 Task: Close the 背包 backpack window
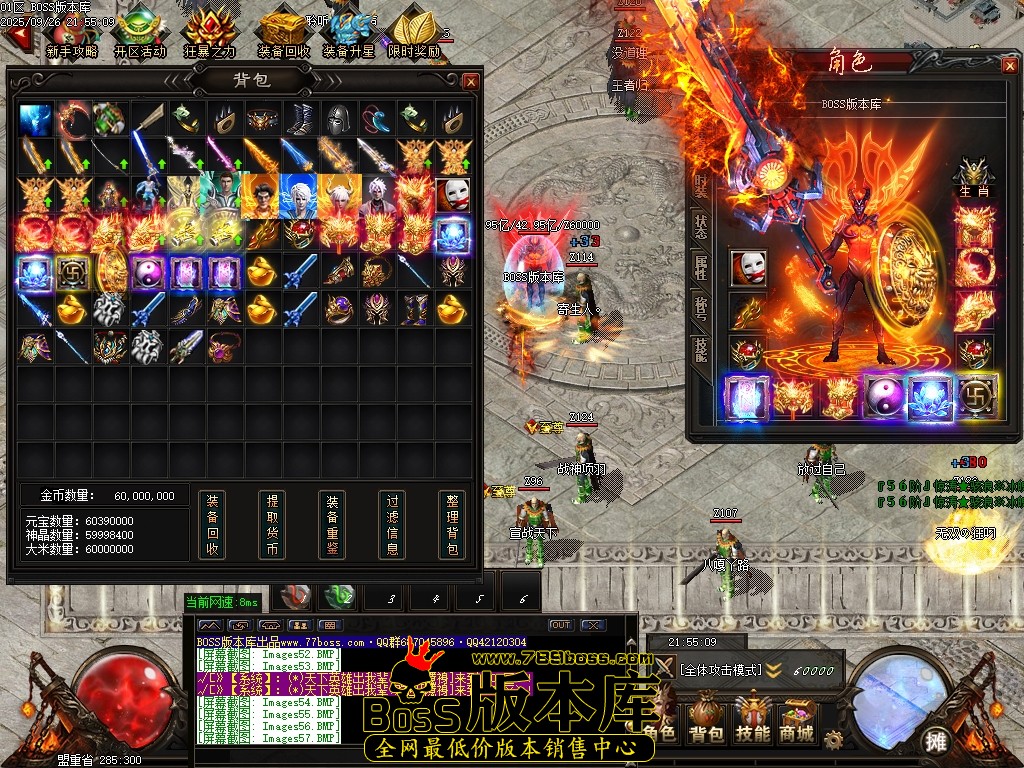pyautogui.click(x=471, y=81)
